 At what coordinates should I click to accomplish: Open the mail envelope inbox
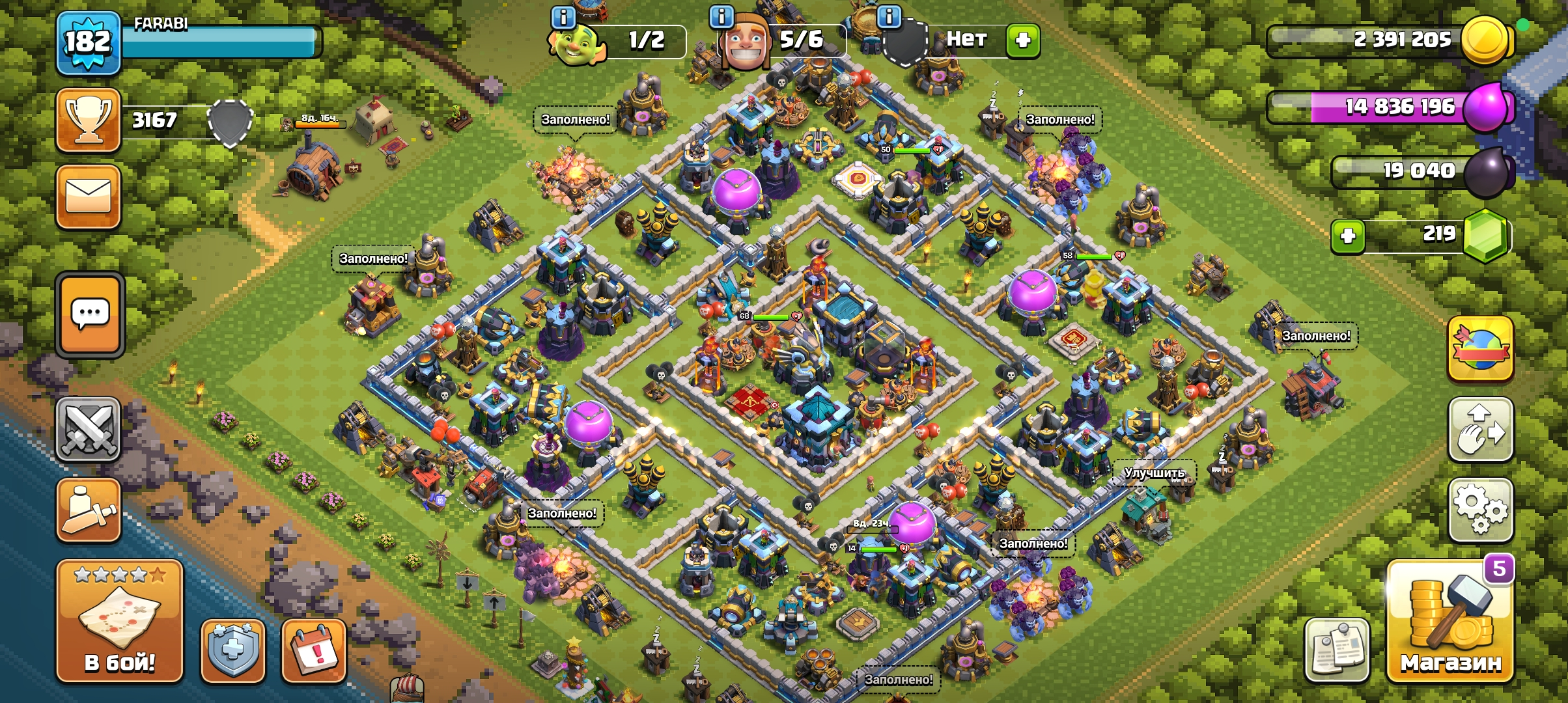[x=89, y=197]
